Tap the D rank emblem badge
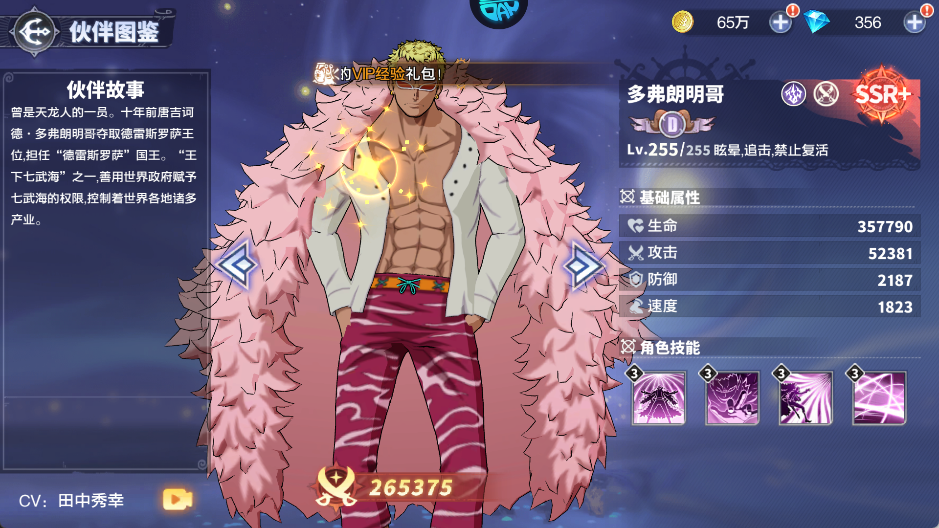Image resolution: width=939 pixels, height=528 pixels. coord(672,124)
